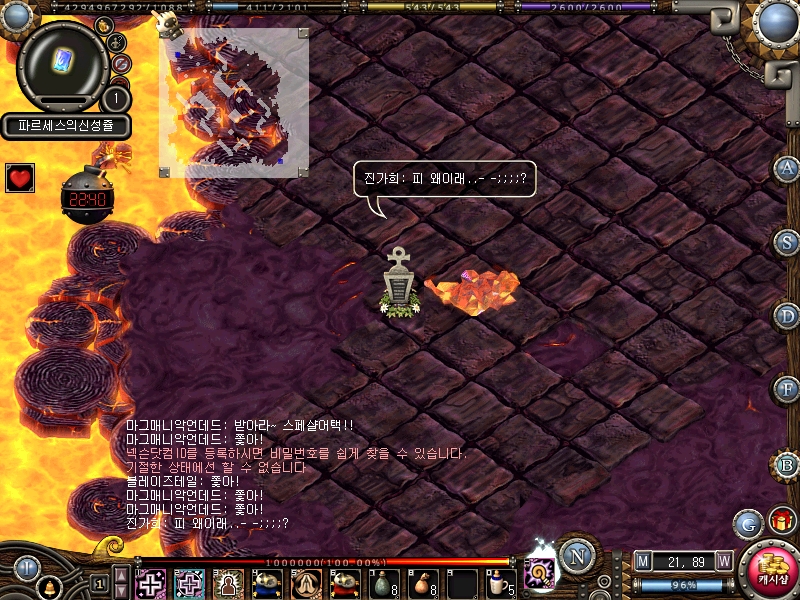This screenshot has height=600, width=800.
Task: Use the brown pouch hotbar item
Action: click(x=423, y=581)
